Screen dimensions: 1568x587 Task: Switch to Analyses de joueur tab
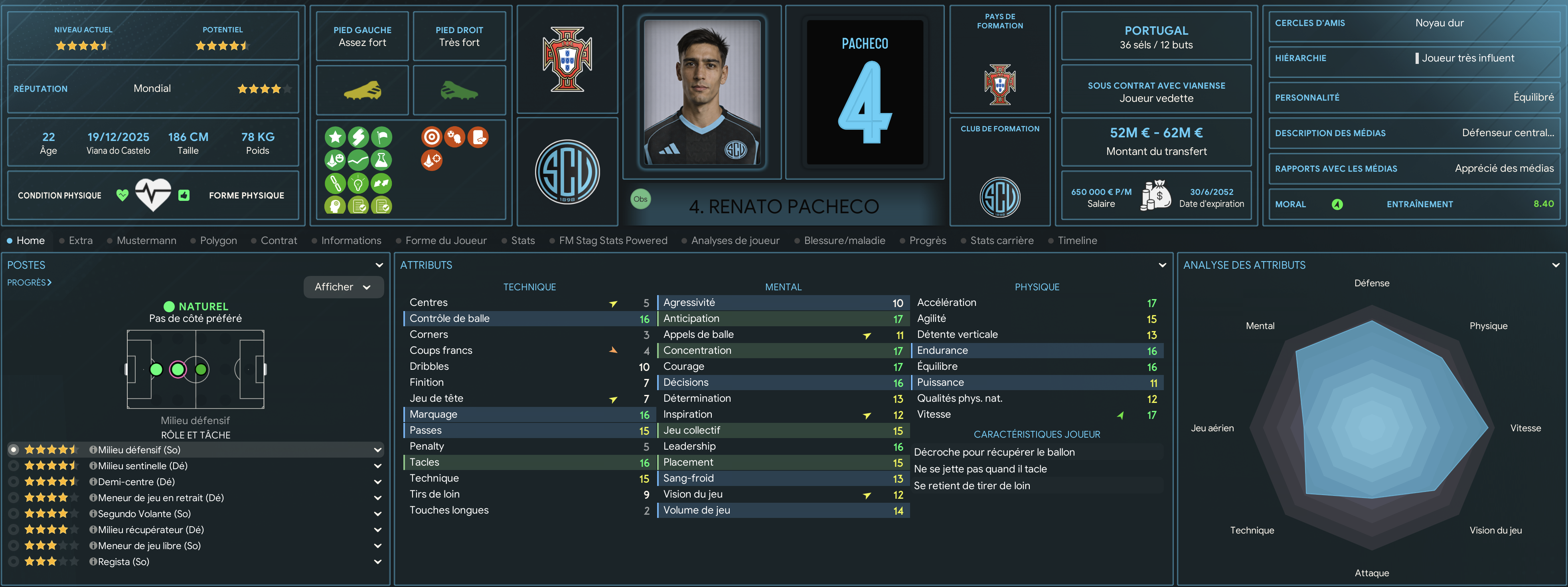pos(735,240)
